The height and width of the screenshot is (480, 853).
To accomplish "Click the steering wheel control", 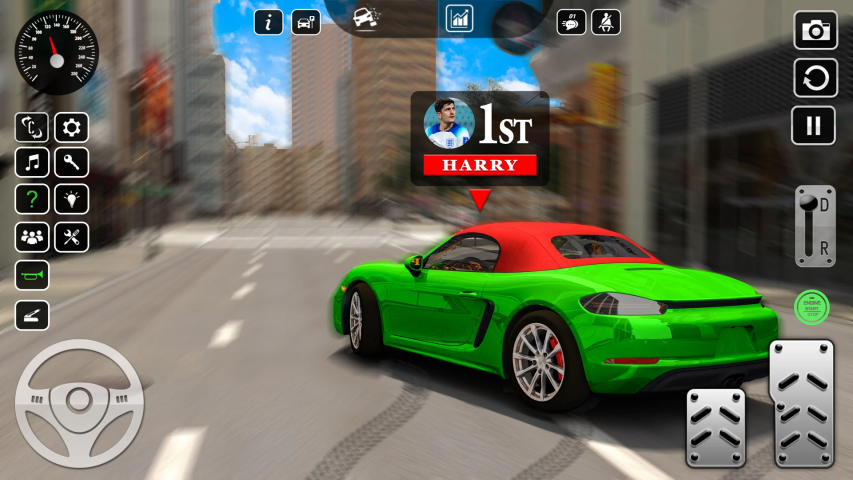I will pyautogui.click(x=79, y=403).
